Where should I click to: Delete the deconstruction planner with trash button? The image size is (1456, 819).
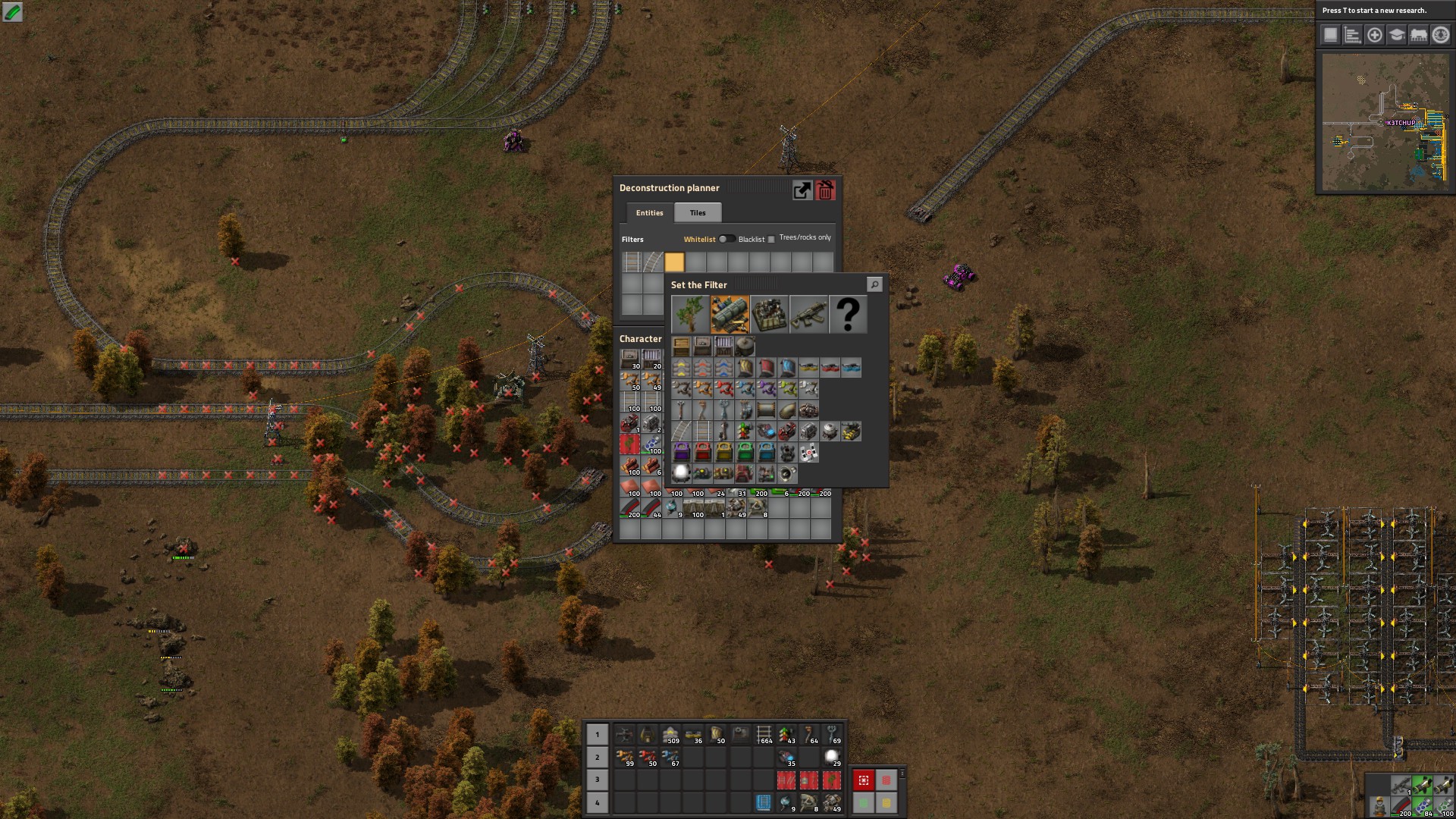point(826,190)
